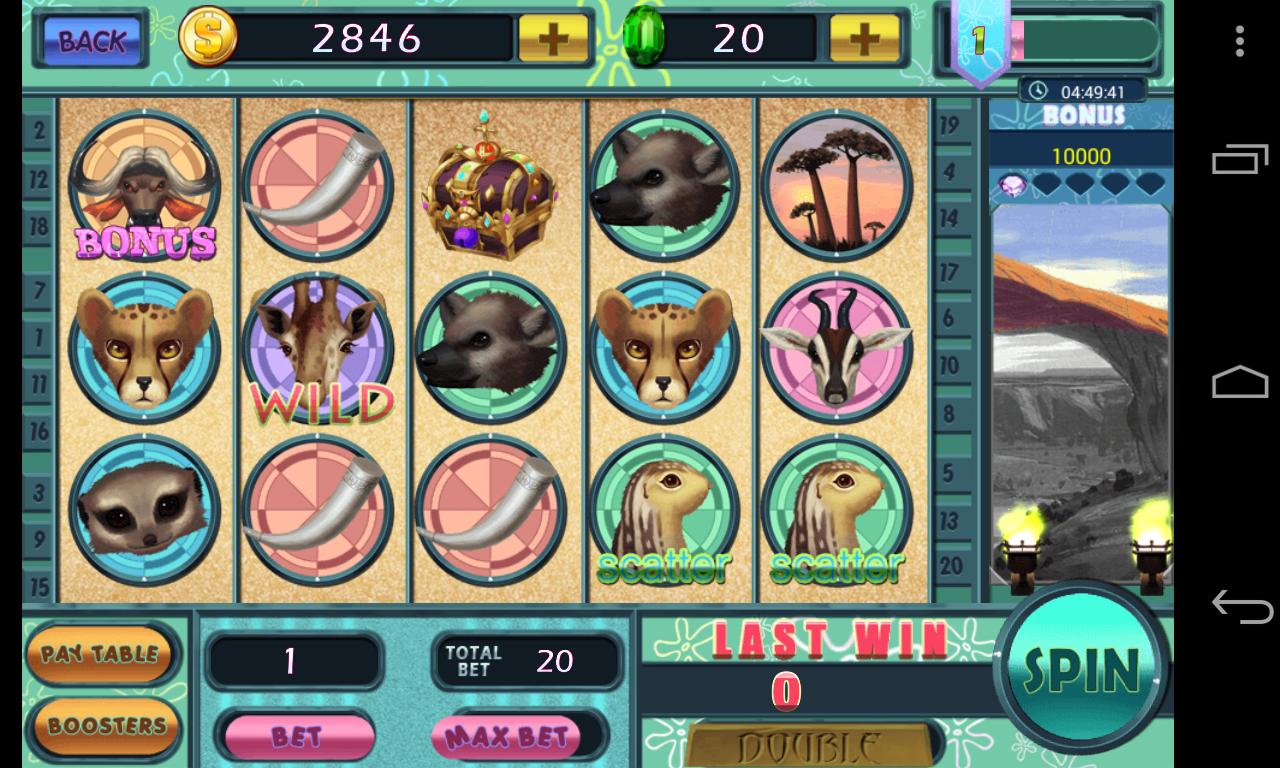Tap the BONUS diamond progress indicator
The width and height of the screenshot is (1280, 768).
click(x=1080, y=182)
